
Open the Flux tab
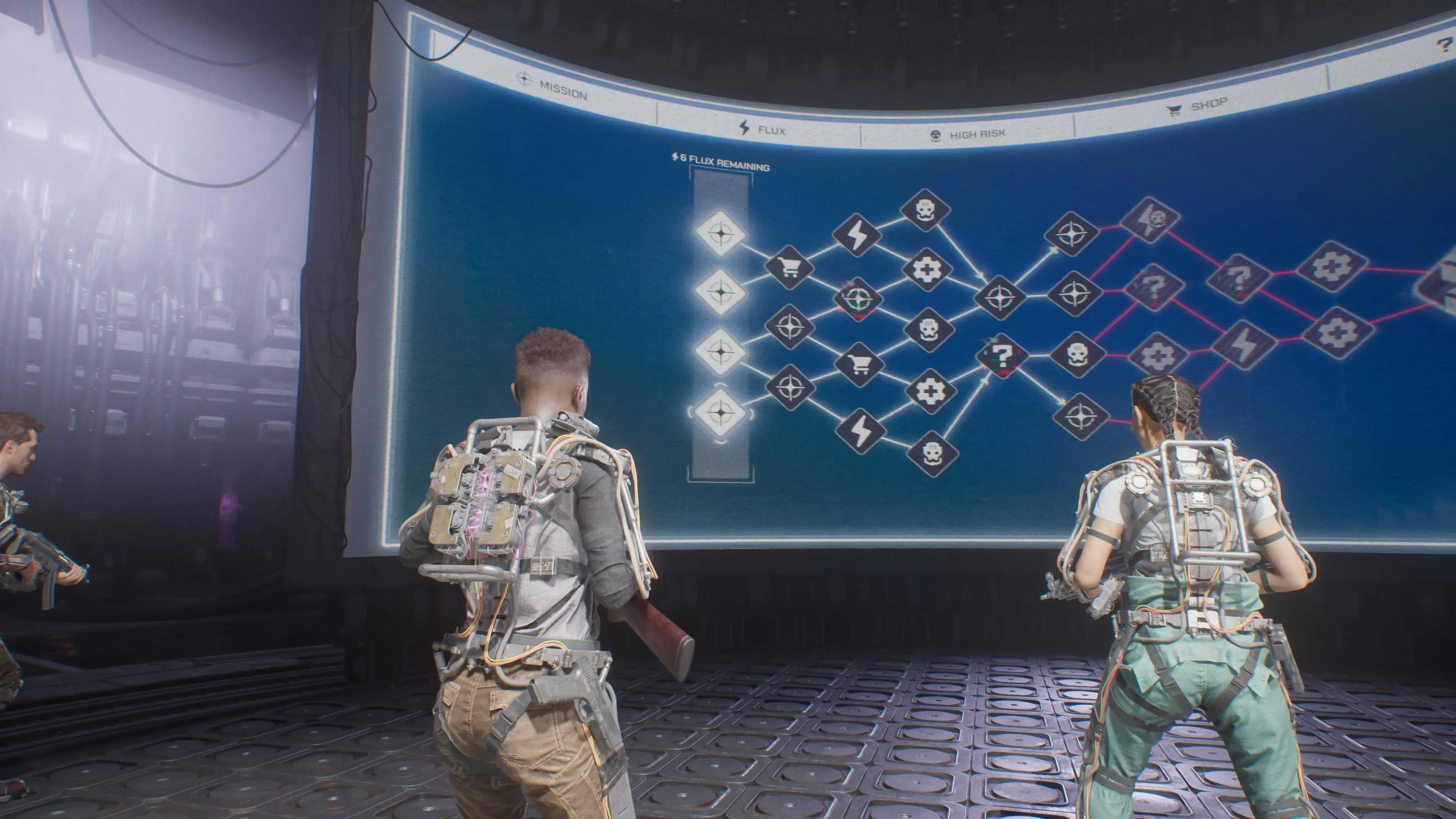763,129
